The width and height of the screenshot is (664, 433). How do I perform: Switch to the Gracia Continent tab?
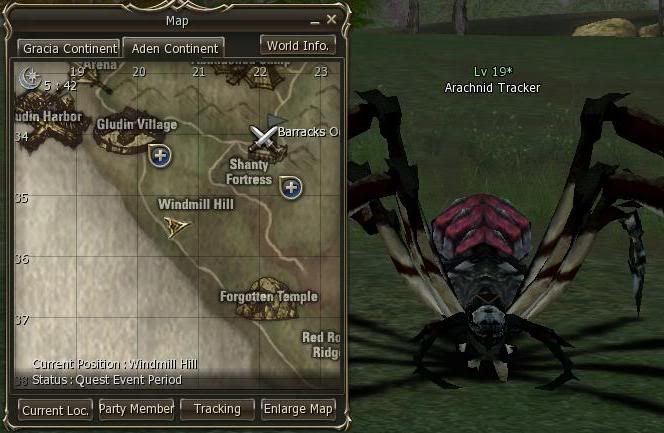pyautogui.click(x=69, y=48)
